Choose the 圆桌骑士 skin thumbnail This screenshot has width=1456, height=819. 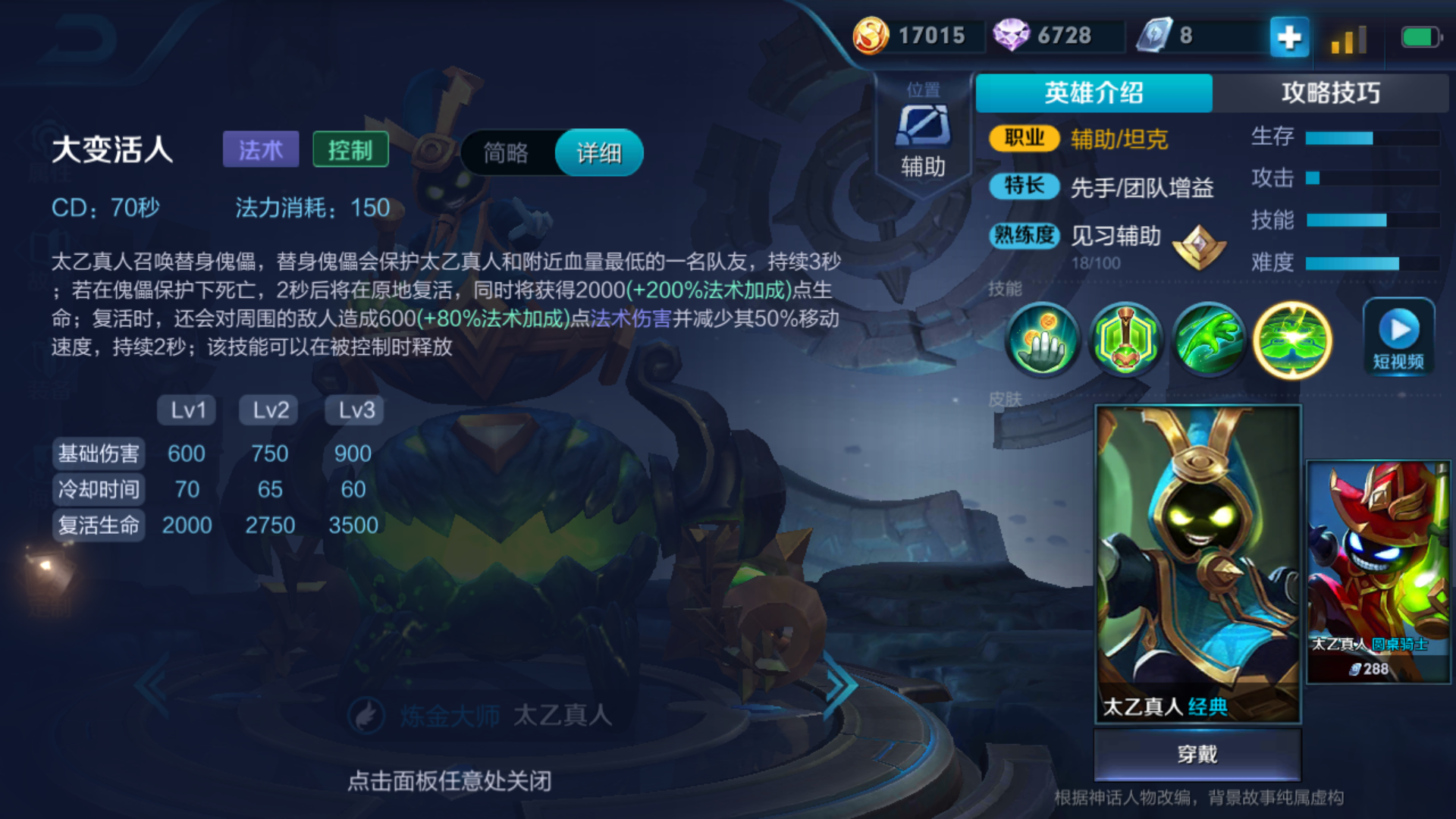(x=1378, y=572)
